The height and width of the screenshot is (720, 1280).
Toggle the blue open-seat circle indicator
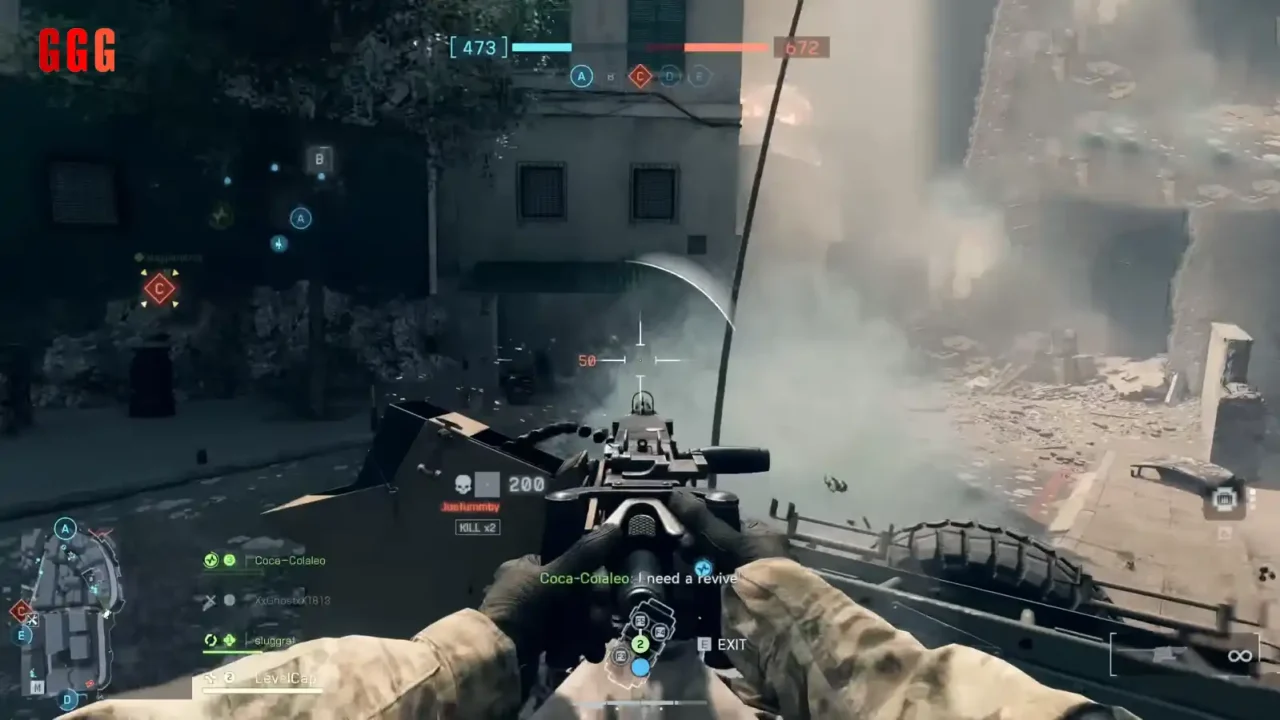pos(640,667)
